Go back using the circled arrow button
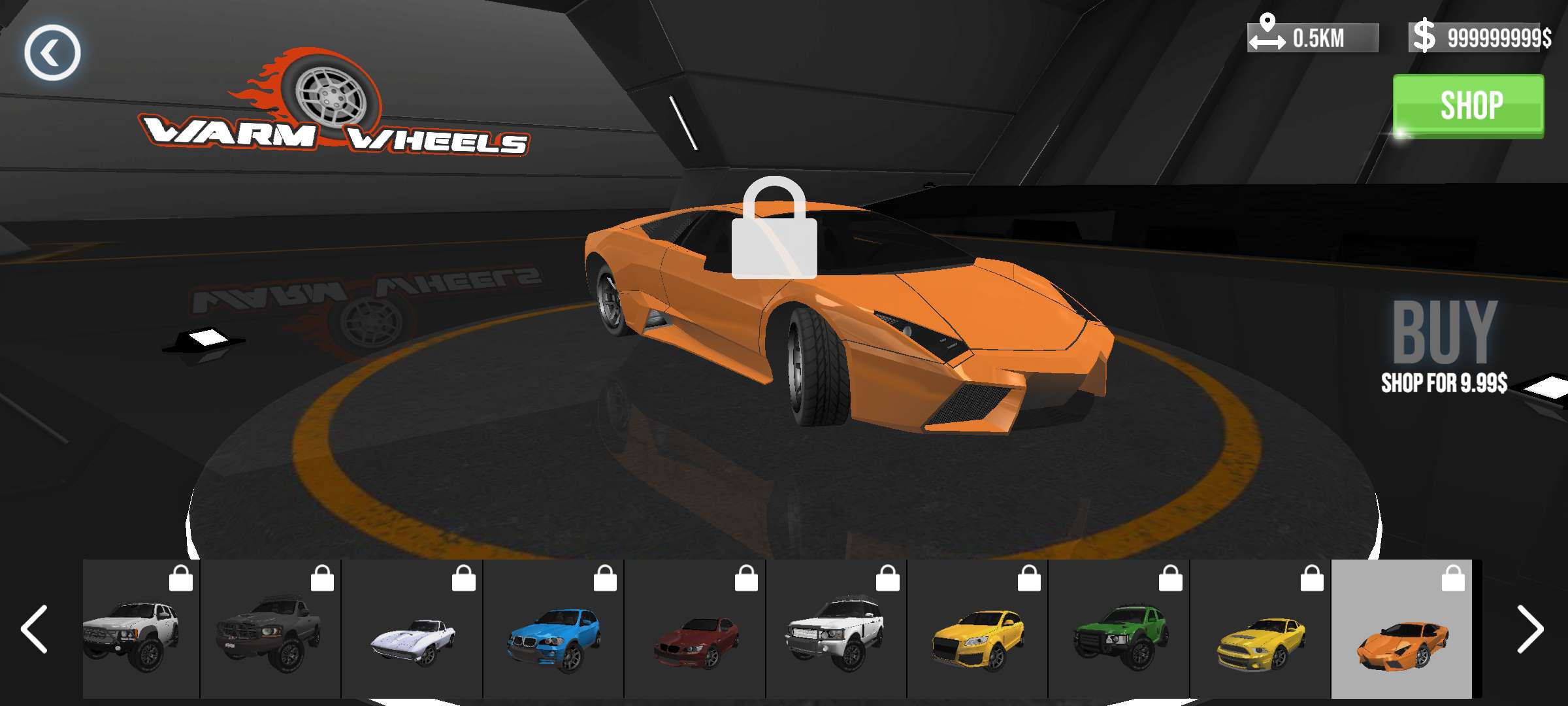Viewport: 1568px width, 706px height. click(52, 53)
